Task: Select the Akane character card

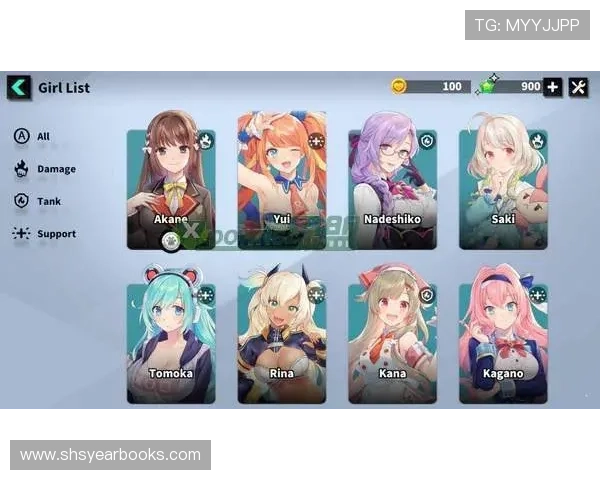Action: (171, 185)
